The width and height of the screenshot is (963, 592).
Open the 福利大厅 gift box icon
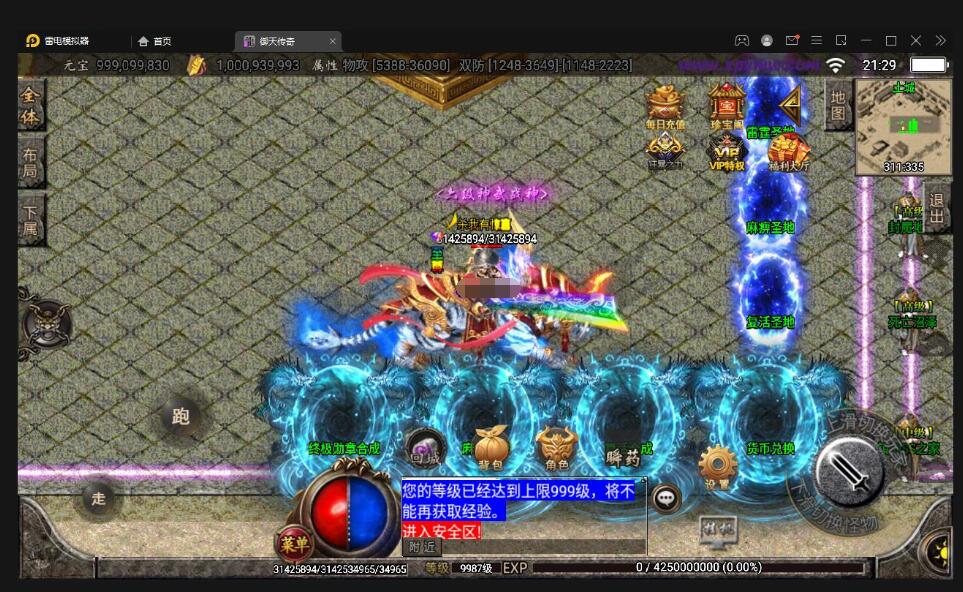click(789, 150)
